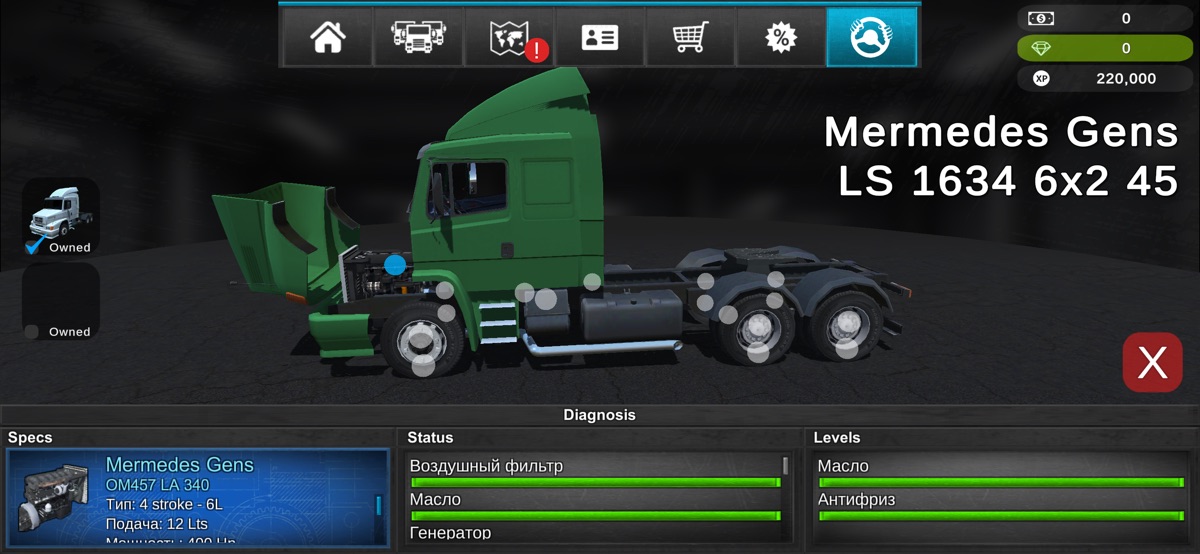Show the driver ID card tab
Image resolution: width=1200 pixels, height=554 pixels.
pyautogui.click(x=599, y=37)
